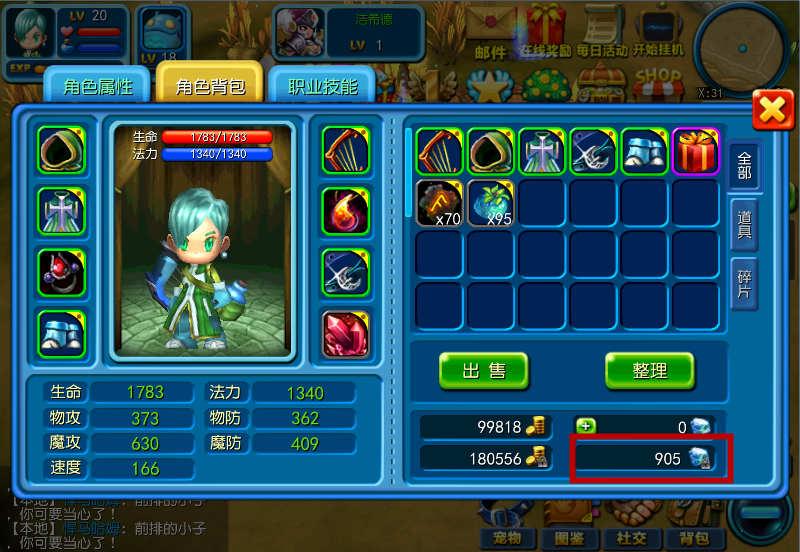The height and width of the screenshot is (552, 800).
Task: Select the equipped bow weapon slot
Action: click(x=345, y=151)
